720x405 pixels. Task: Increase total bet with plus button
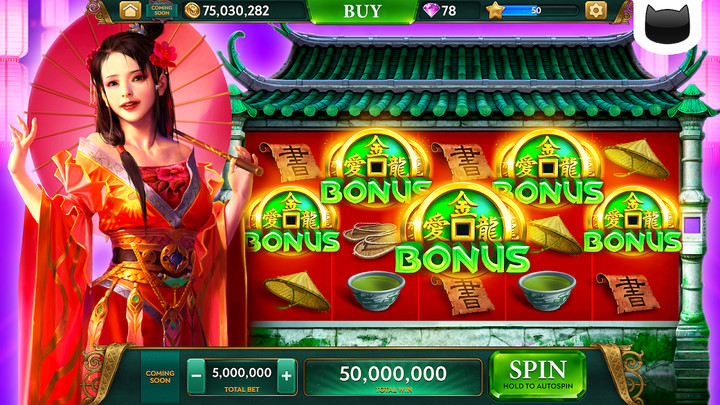pyautogui.click(x=287, y=376)
